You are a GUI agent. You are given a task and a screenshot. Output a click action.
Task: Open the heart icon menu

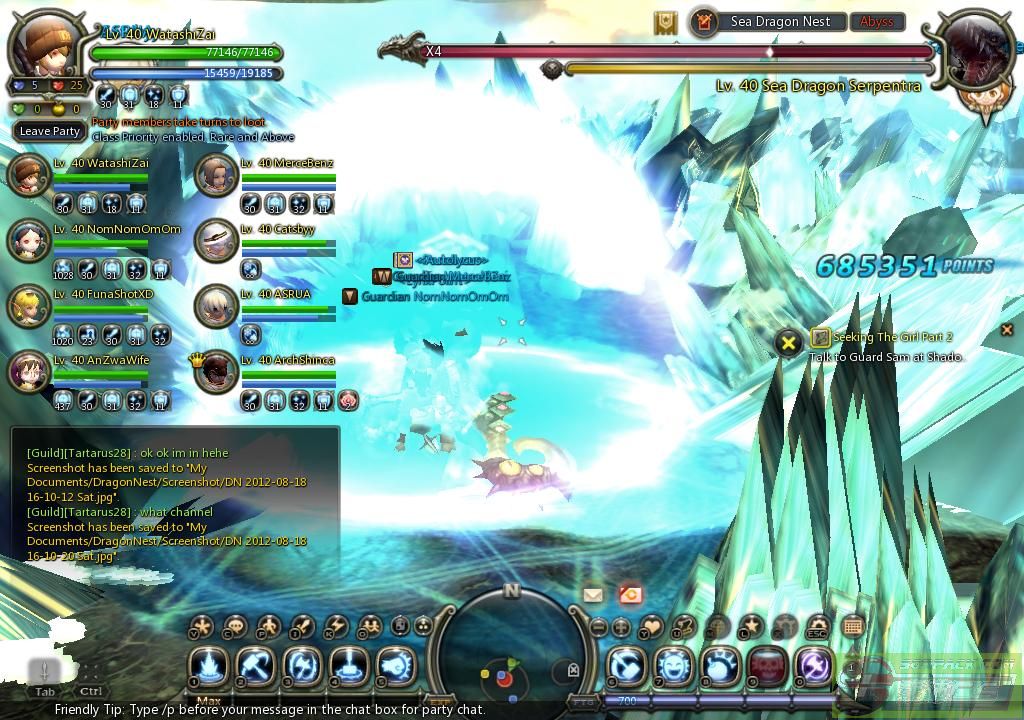coord(651,627)
